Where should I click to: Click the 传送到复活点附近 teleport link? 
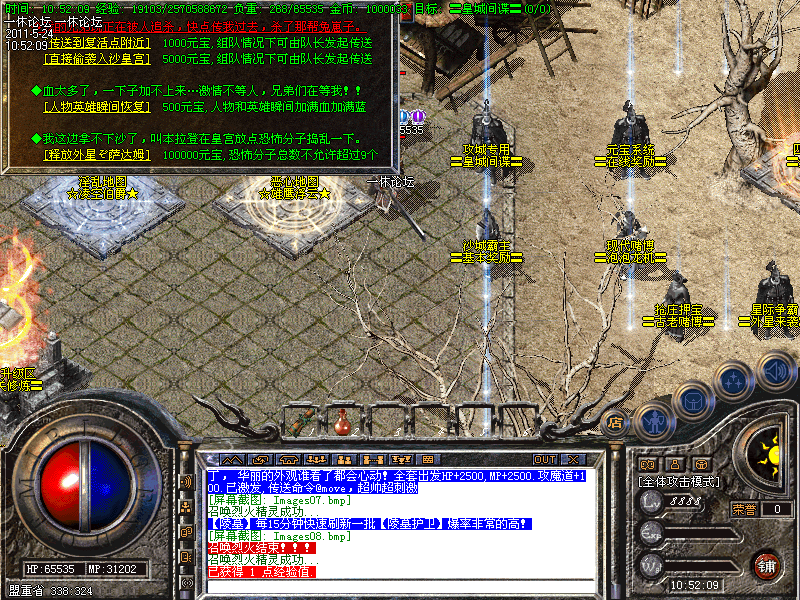pyautogui.click(x=99, y=44)
